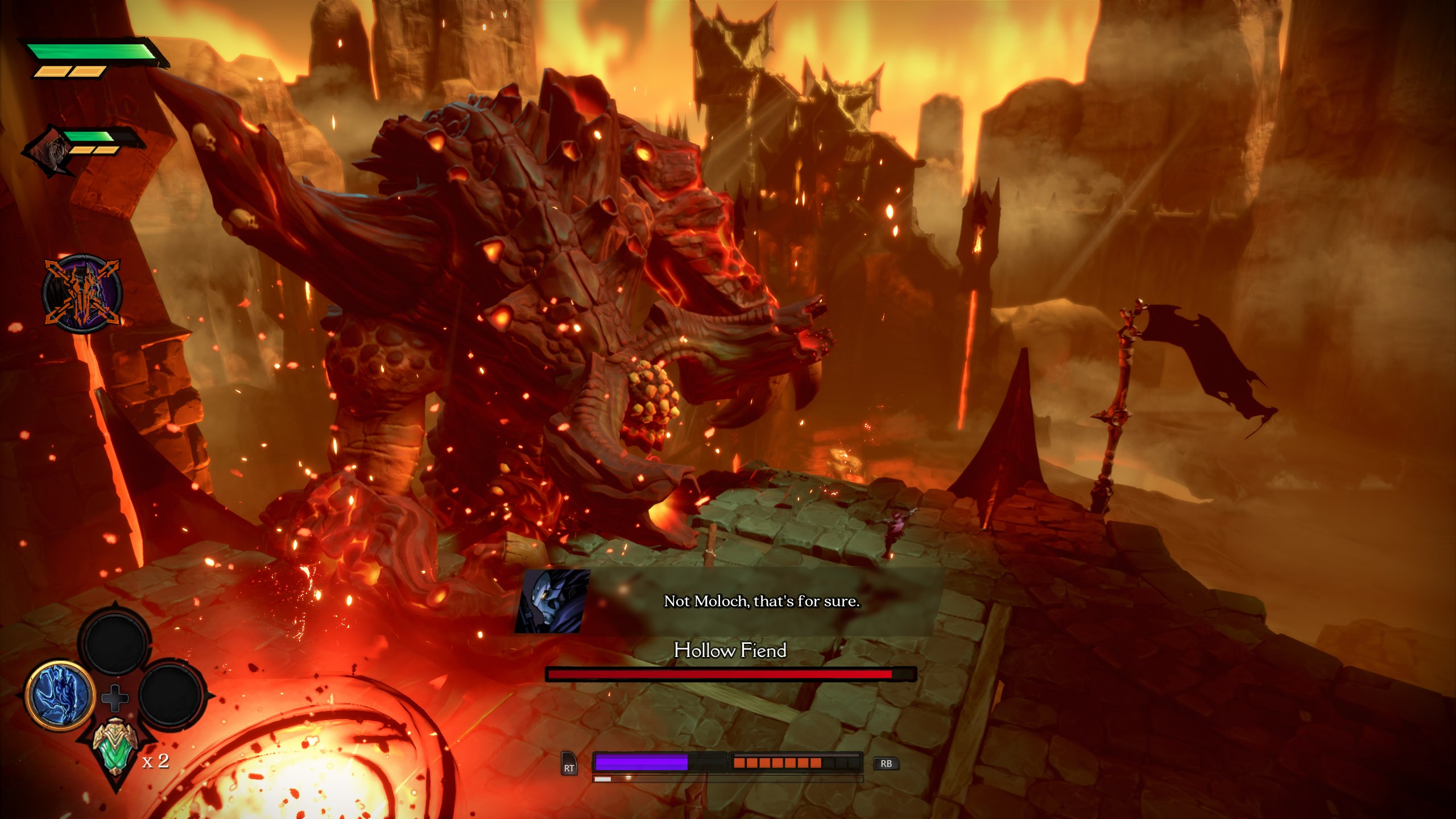Click Strife's dialogue portrait
The image size is (1456, 819).
552,601
